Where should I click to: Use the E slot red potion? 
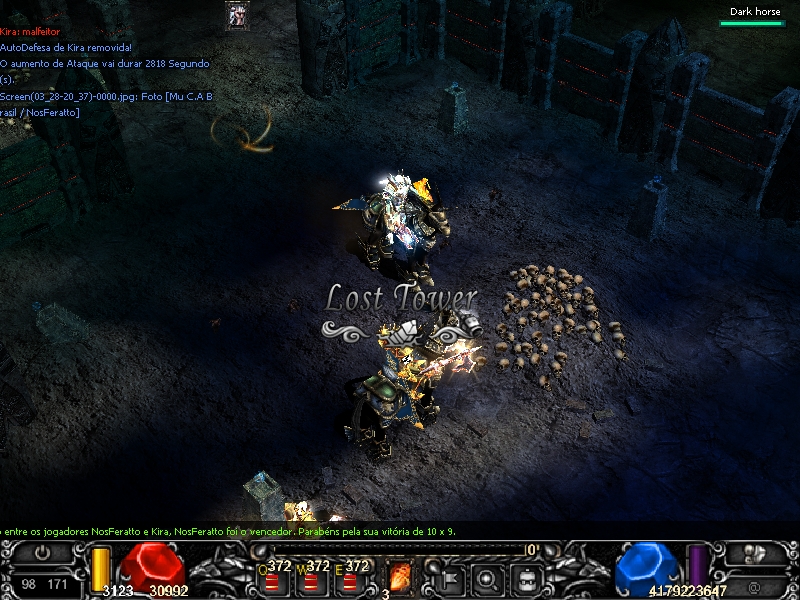(x=351, y=581)
